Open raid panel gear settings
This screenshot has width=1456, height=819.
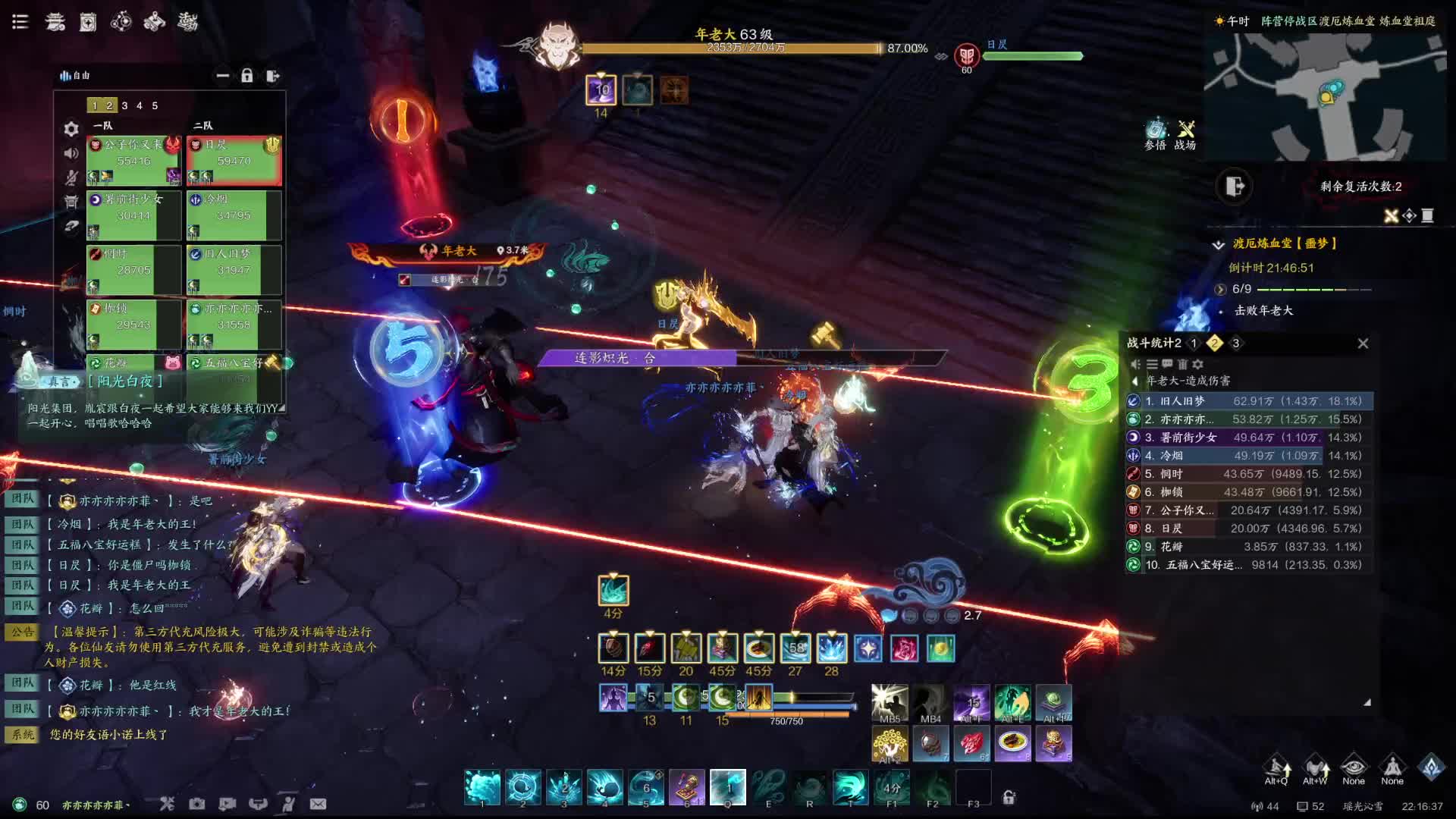pyautogui.click(x=71, y=129)
